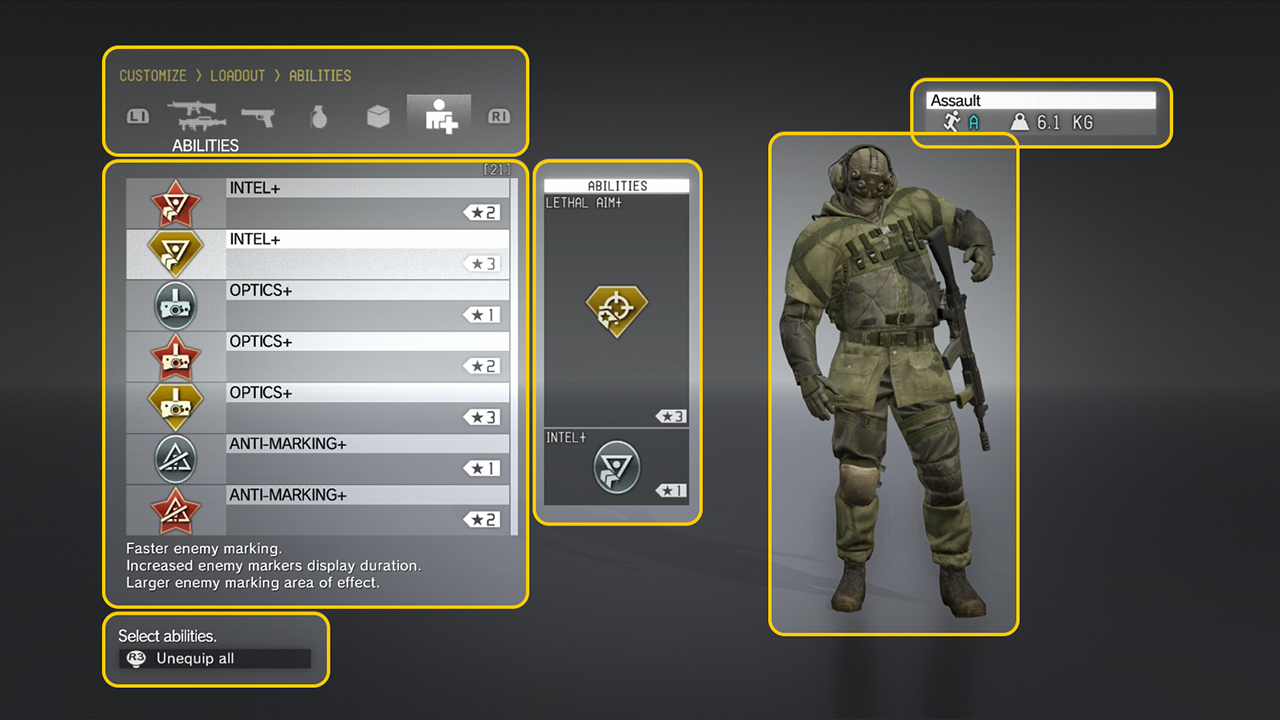Select the Abilities tab icon
The height and width of the screenshot is (720, 1280).
[x=439, y=116]
